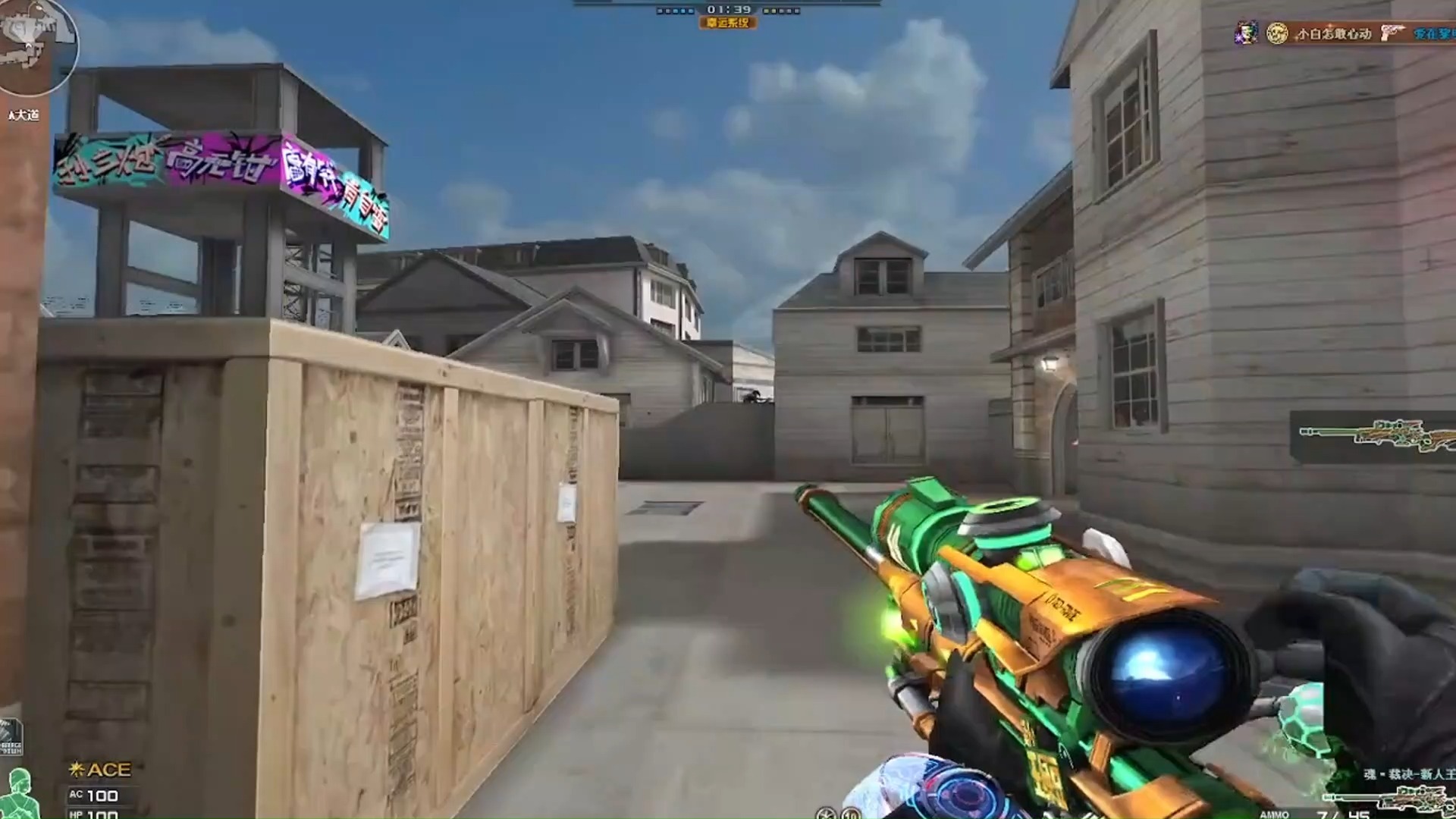
Task: Click the green soldier stance icon
Action: pos(18,793)
